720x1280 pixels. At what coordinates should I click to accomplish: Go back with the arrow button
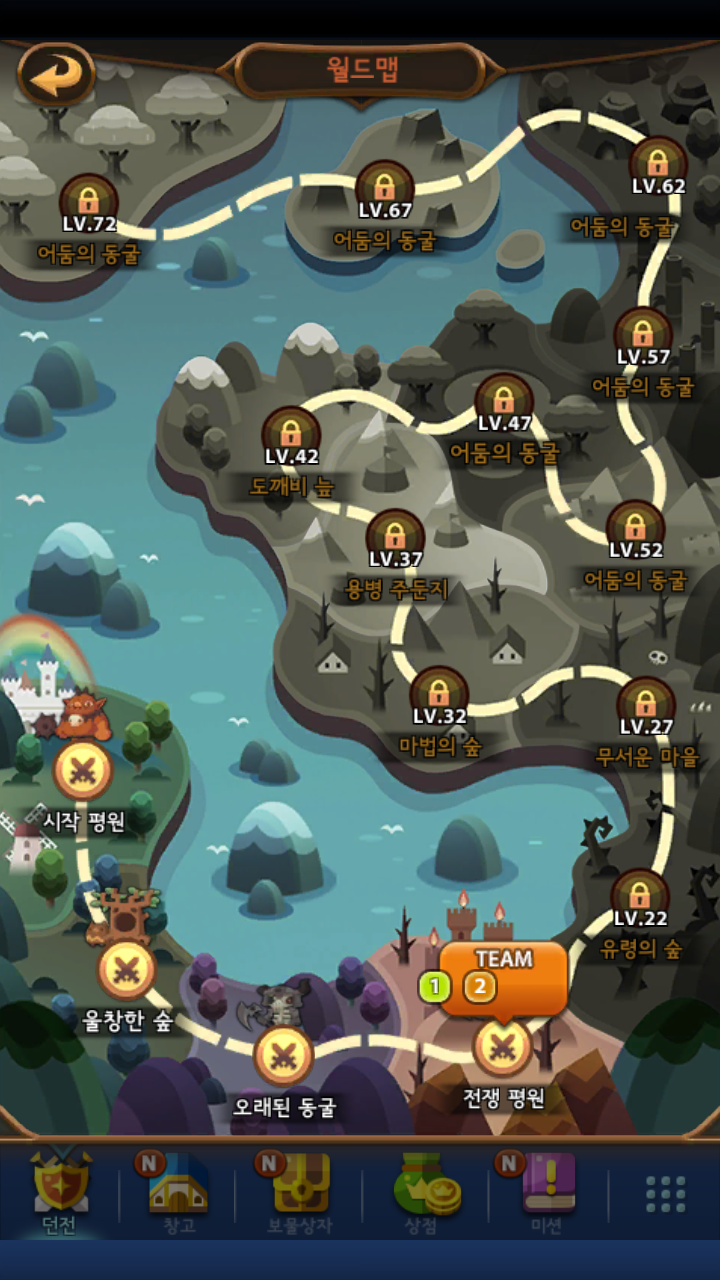pos(56,73)
